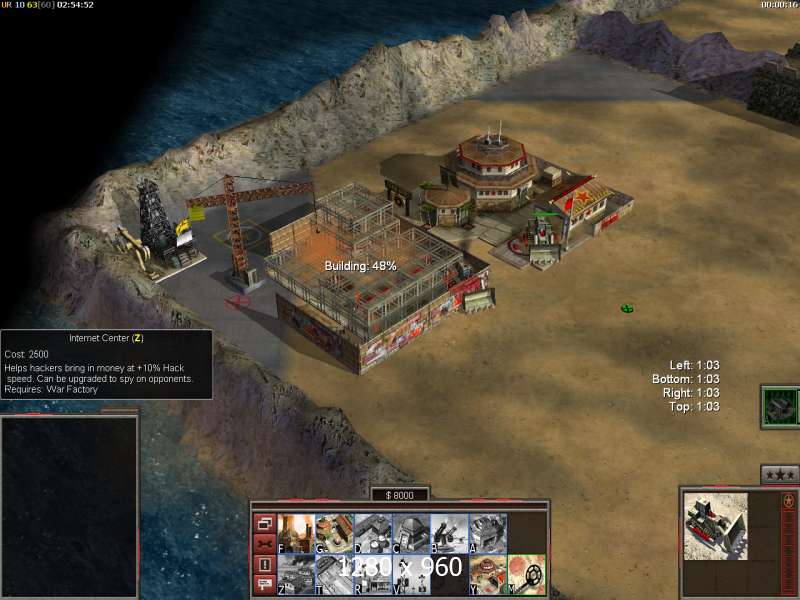
Task: Select the Internet Center build icon
Action: [x=296, y=574]
